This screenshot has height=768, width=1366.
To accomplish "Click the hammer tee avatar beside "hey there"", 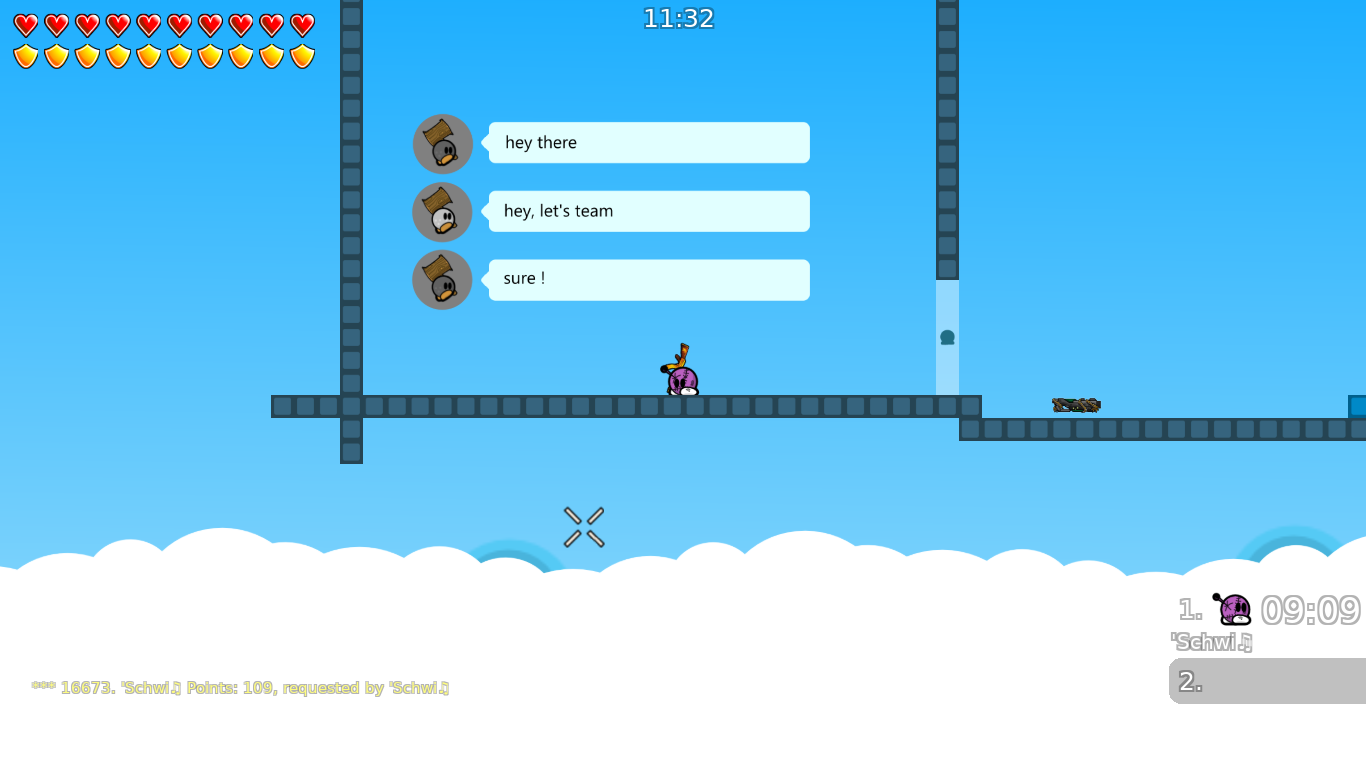I will [x=442, y=143].
